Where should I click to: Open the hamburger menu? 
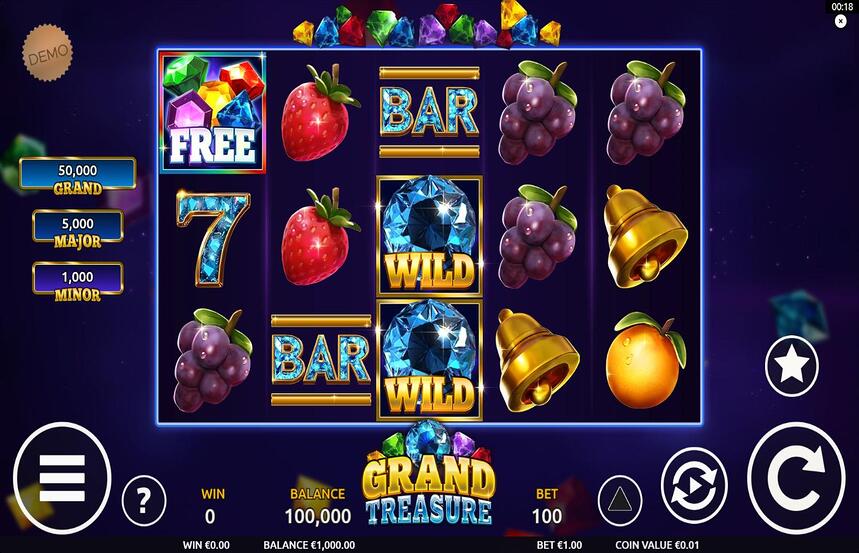[x=62, y=479]
